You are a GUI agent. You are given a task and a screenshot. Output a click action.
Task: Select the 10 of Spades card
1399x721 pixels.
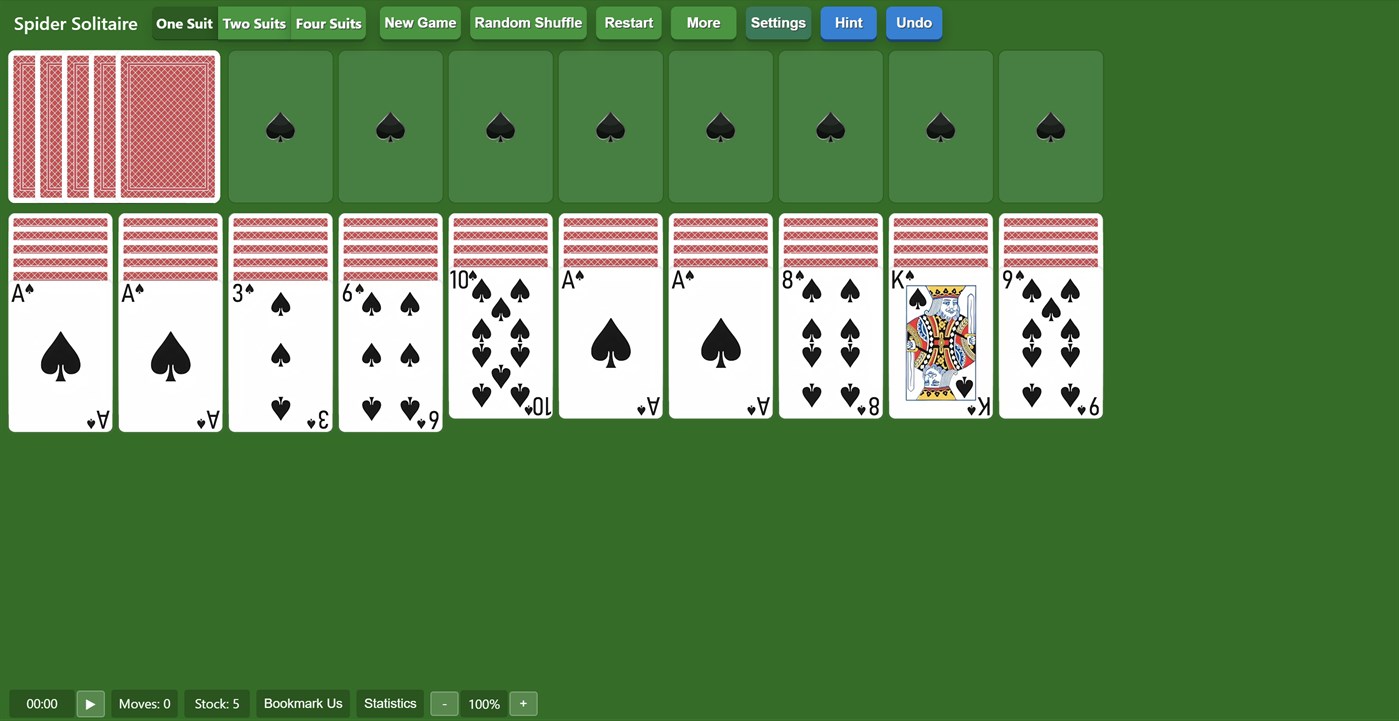coord(500,345)
